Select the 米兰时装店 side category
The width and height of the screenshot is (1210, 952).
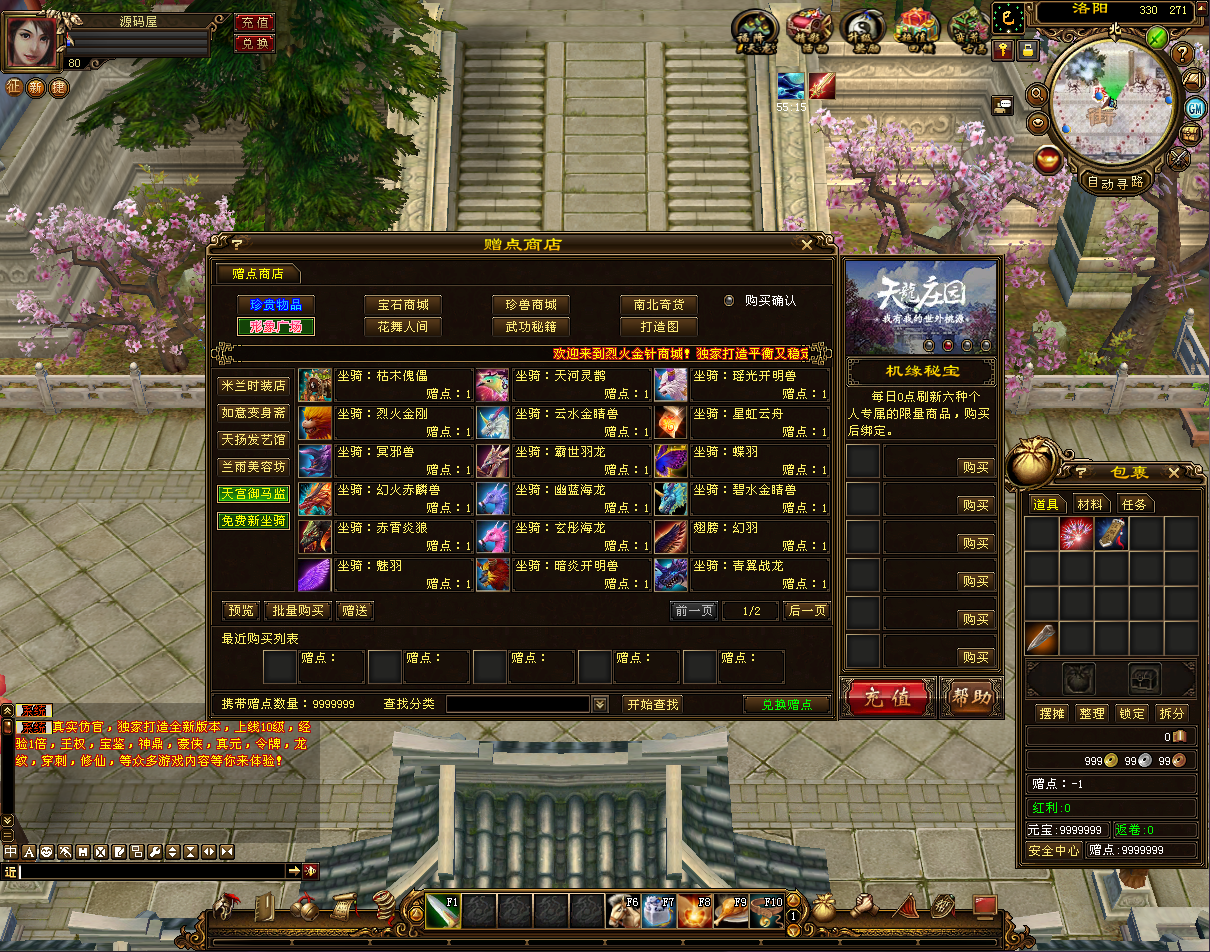253,386
